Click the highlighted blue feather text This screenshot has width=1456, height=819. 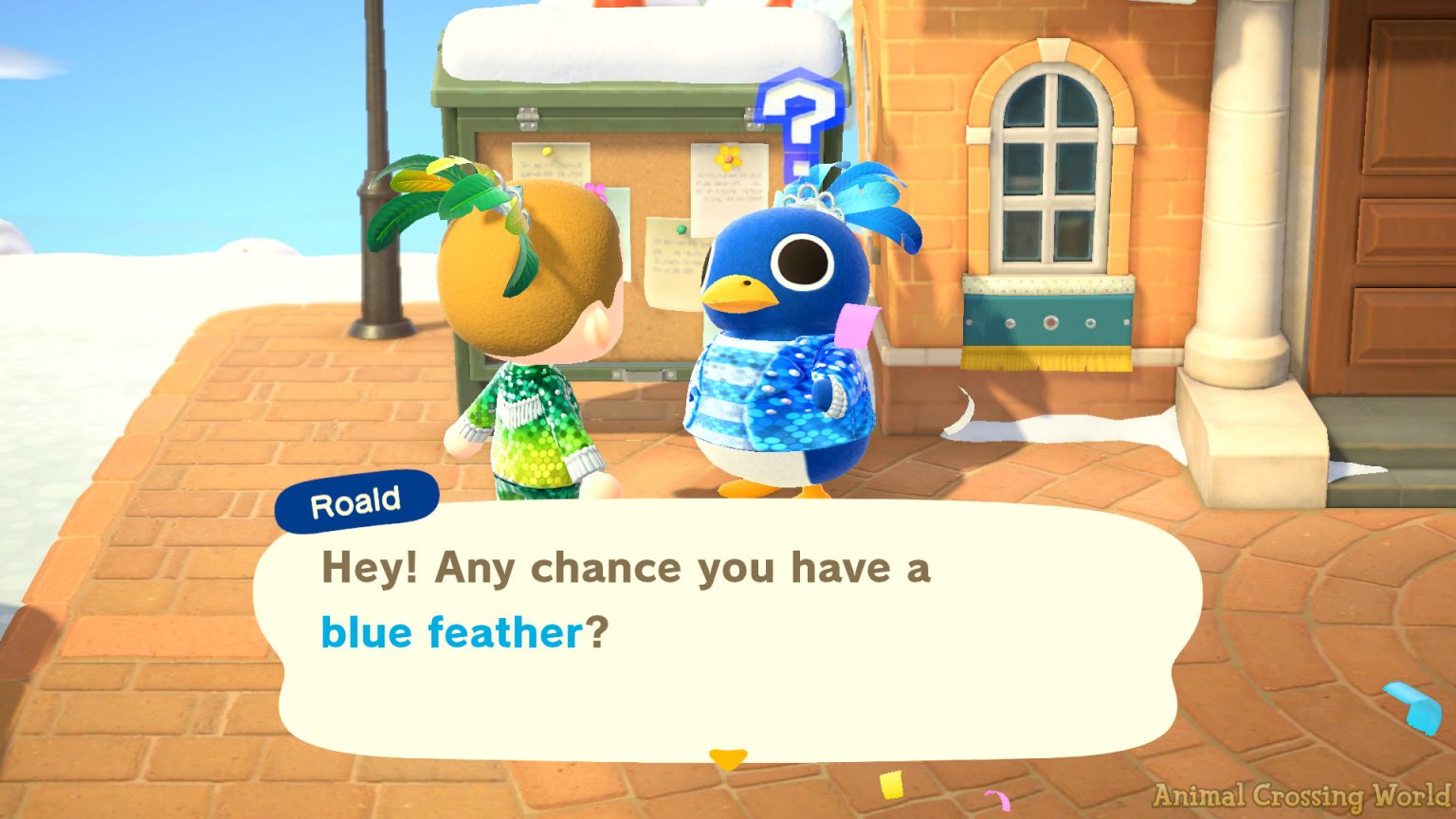(x=448, y=631)
